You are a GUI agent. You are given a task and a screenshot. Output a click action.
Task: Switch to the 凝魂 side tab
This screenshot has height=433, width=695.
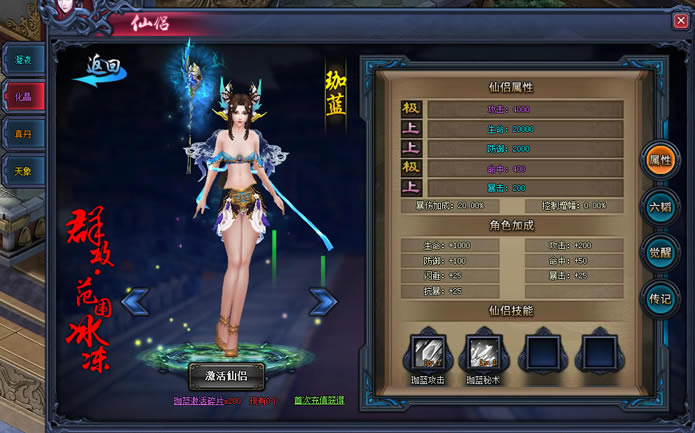[23, 60]
